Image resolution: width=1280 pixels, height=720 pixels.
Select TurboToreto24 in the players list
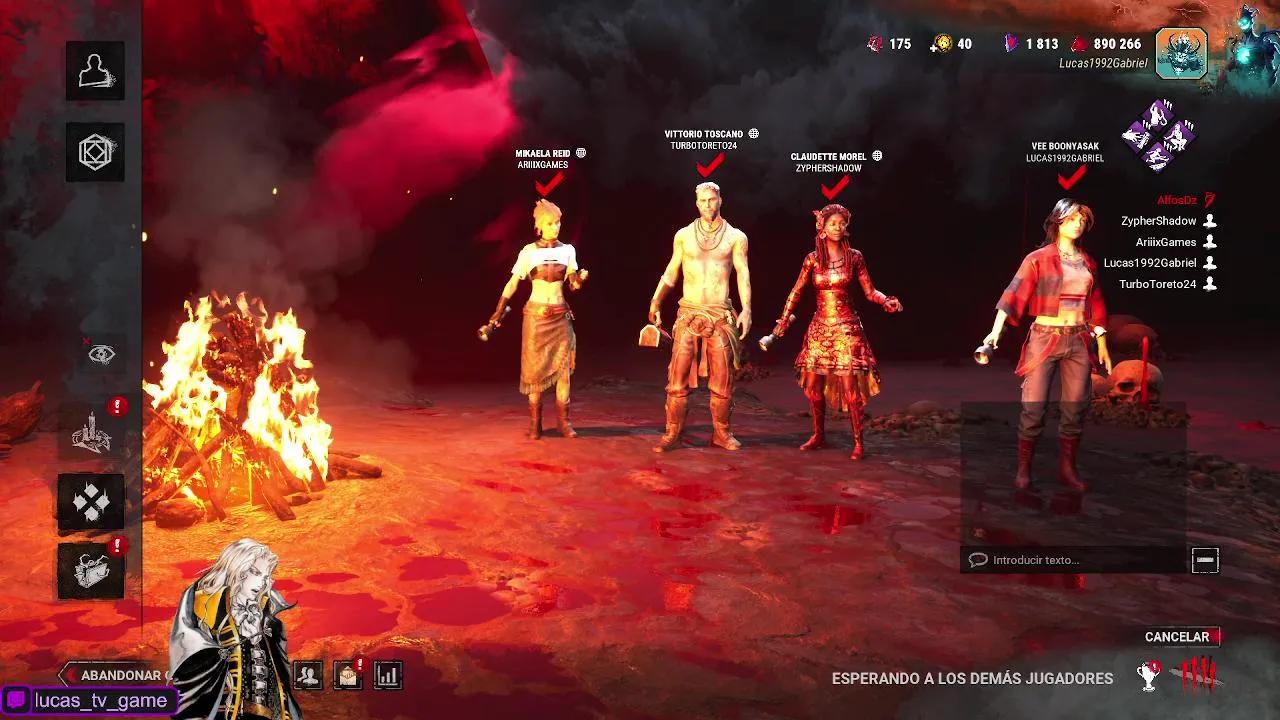pos(1156,283)
